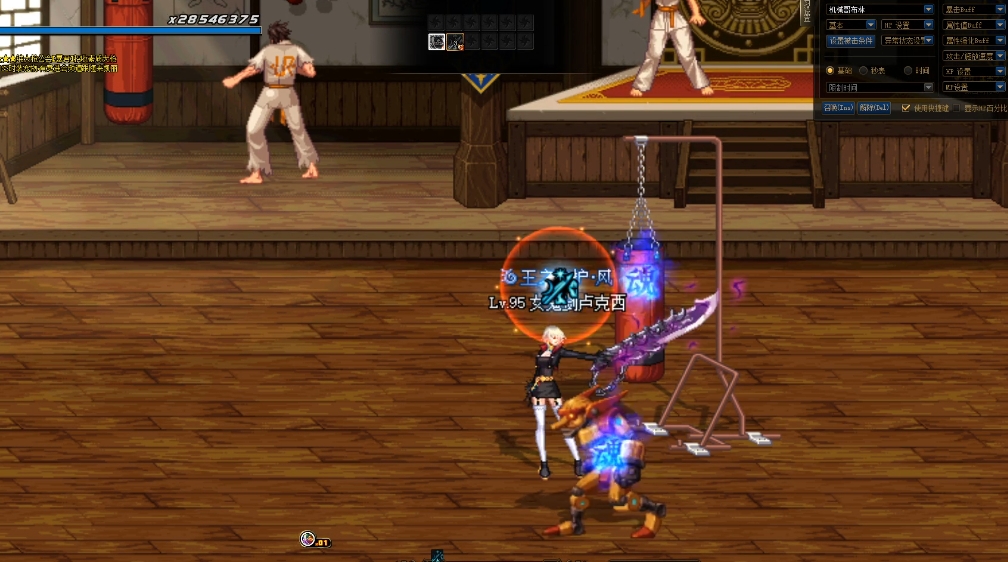Click the sword buff icon with orange badge
This screenshot has width=1008, height=562.
455,41
